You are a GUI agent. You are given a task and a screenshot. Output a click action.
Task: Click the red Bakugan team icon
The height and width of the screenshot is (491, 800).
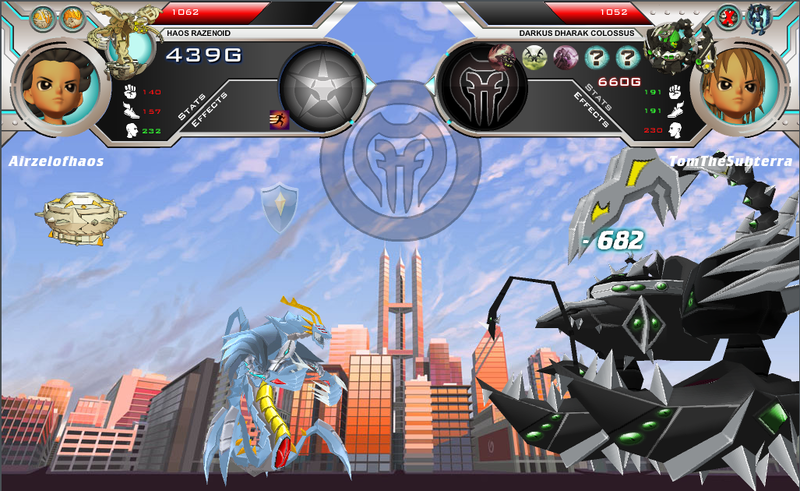click(x=730, y=16)
